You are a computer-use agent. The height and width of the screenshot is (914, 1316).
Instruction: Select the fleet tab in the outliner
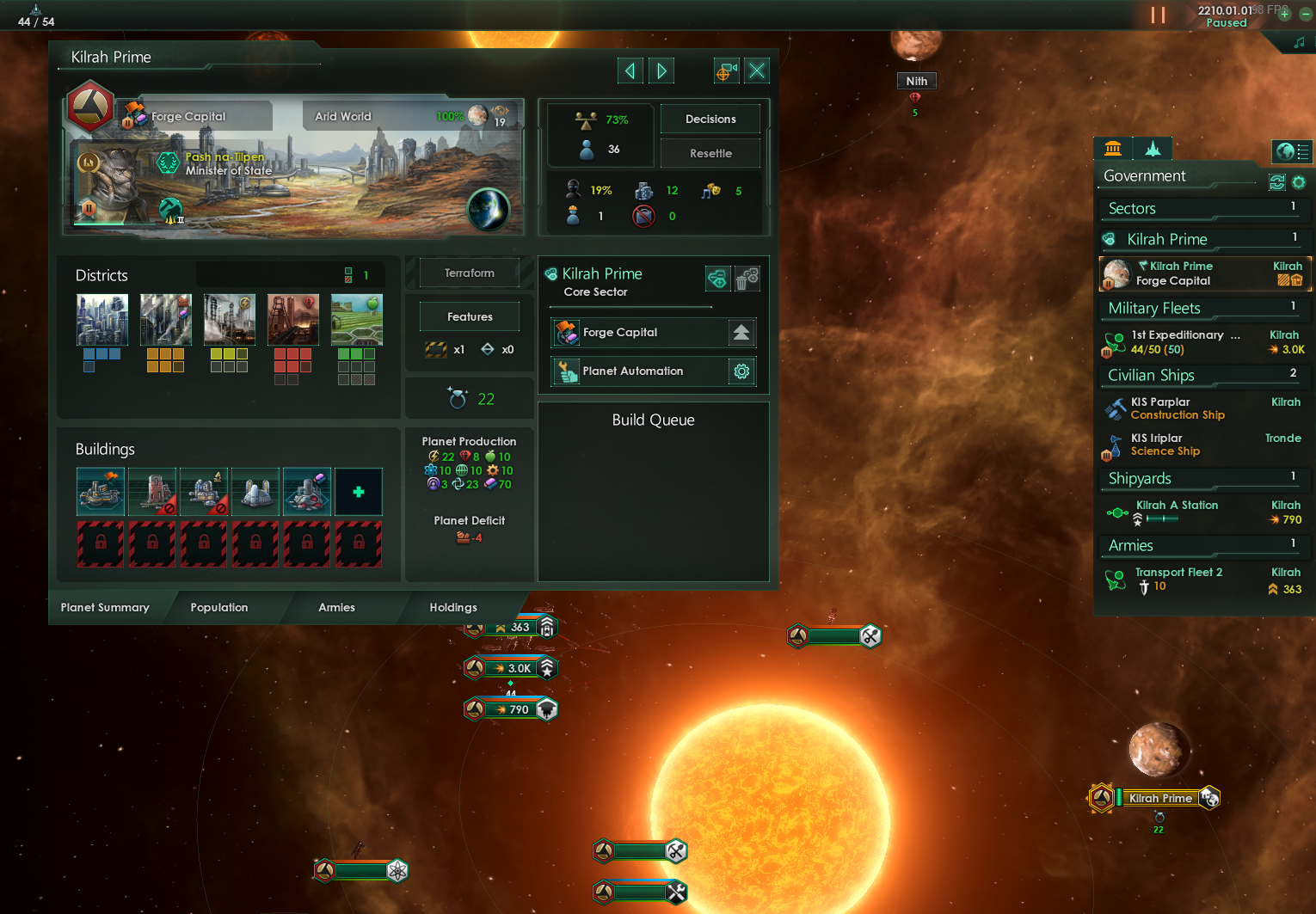[x=1153, y=148]
